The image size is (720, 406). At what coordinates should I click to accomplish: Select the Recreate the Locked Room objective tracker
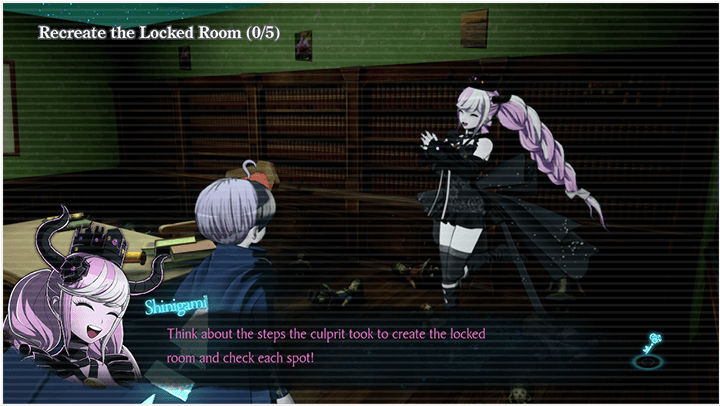(x=159, y=33)
